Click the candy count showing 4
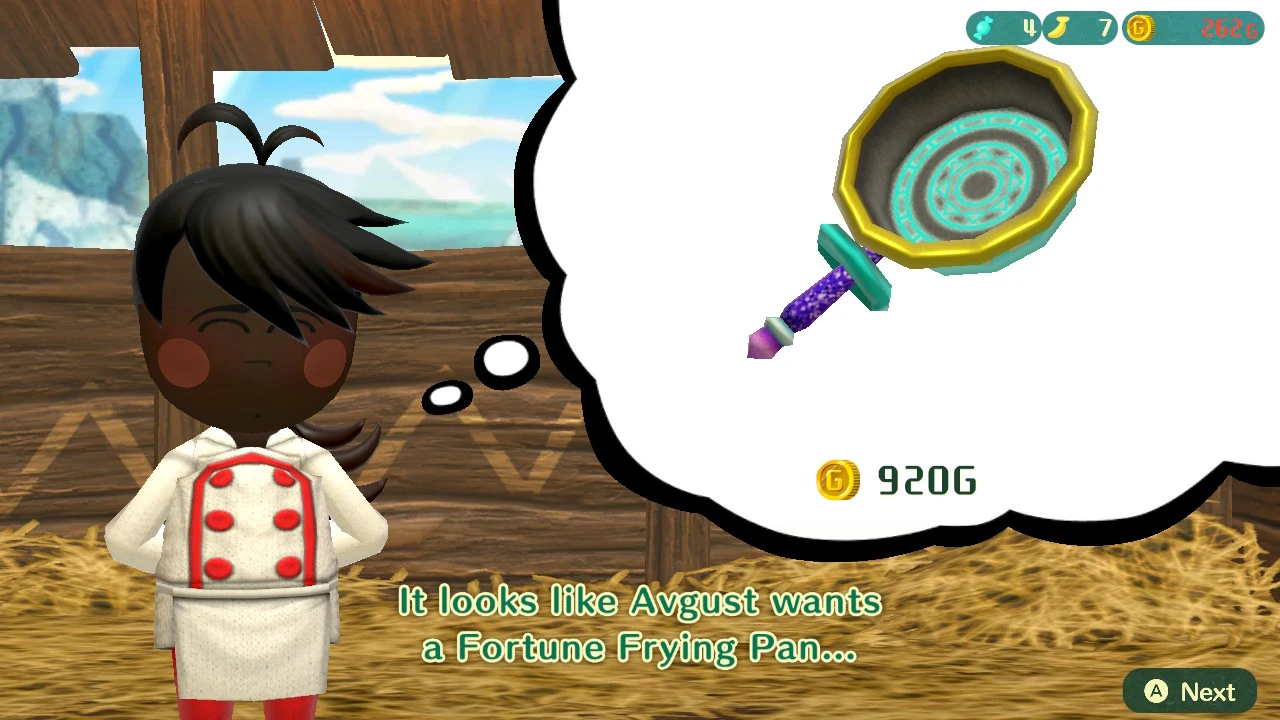This screenshot has width=1280, height=720. pos(1030,28)
